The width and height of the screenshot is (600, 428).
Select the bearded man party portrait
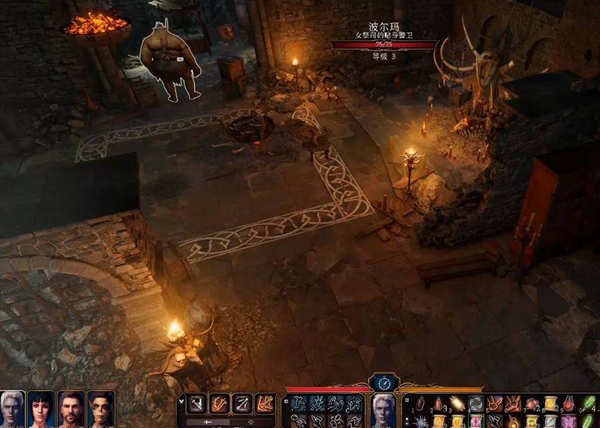point(71,410)
